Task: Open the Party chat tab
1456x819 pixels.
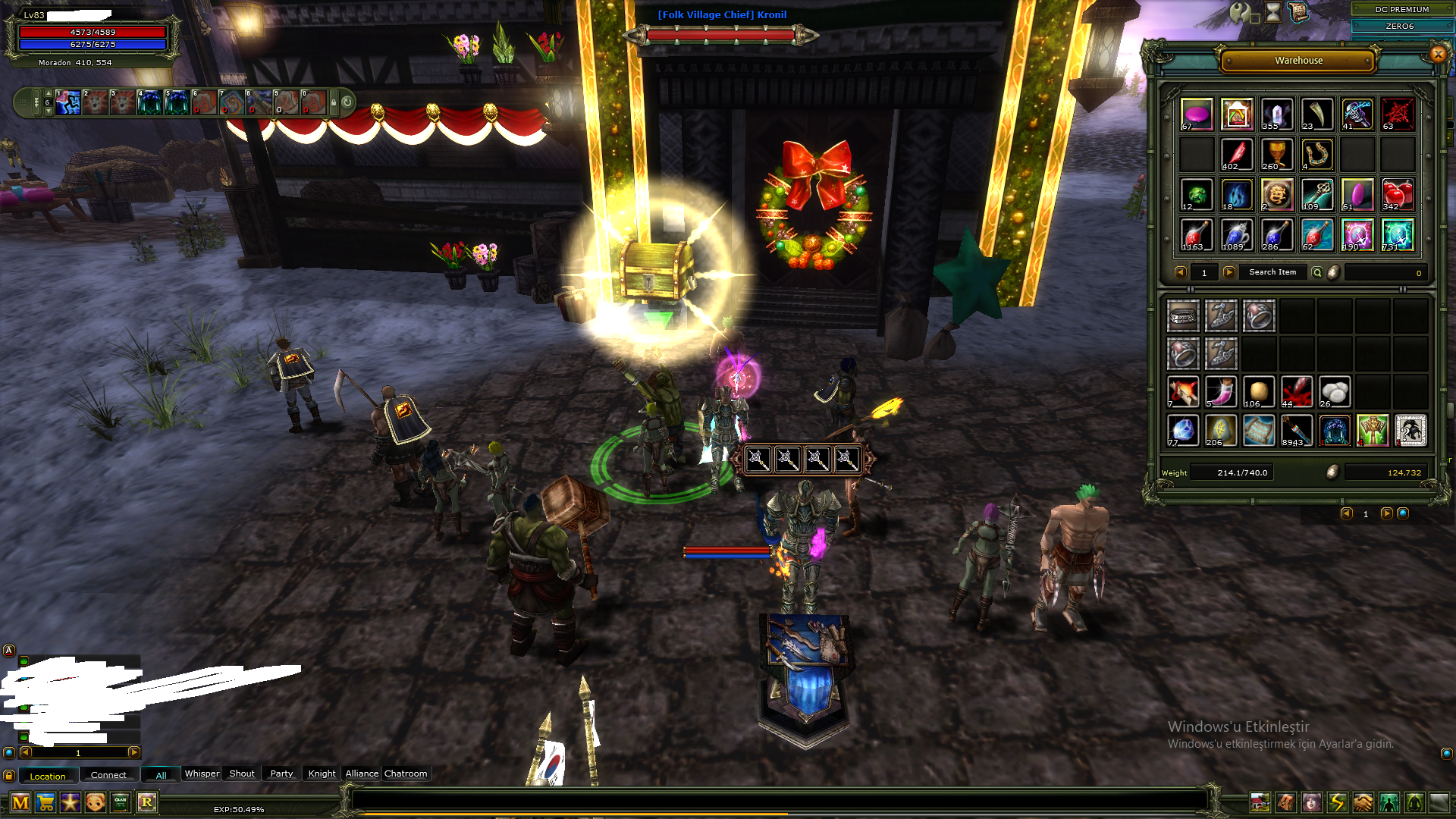Action: pyautogui.click(x=281, y=773)
